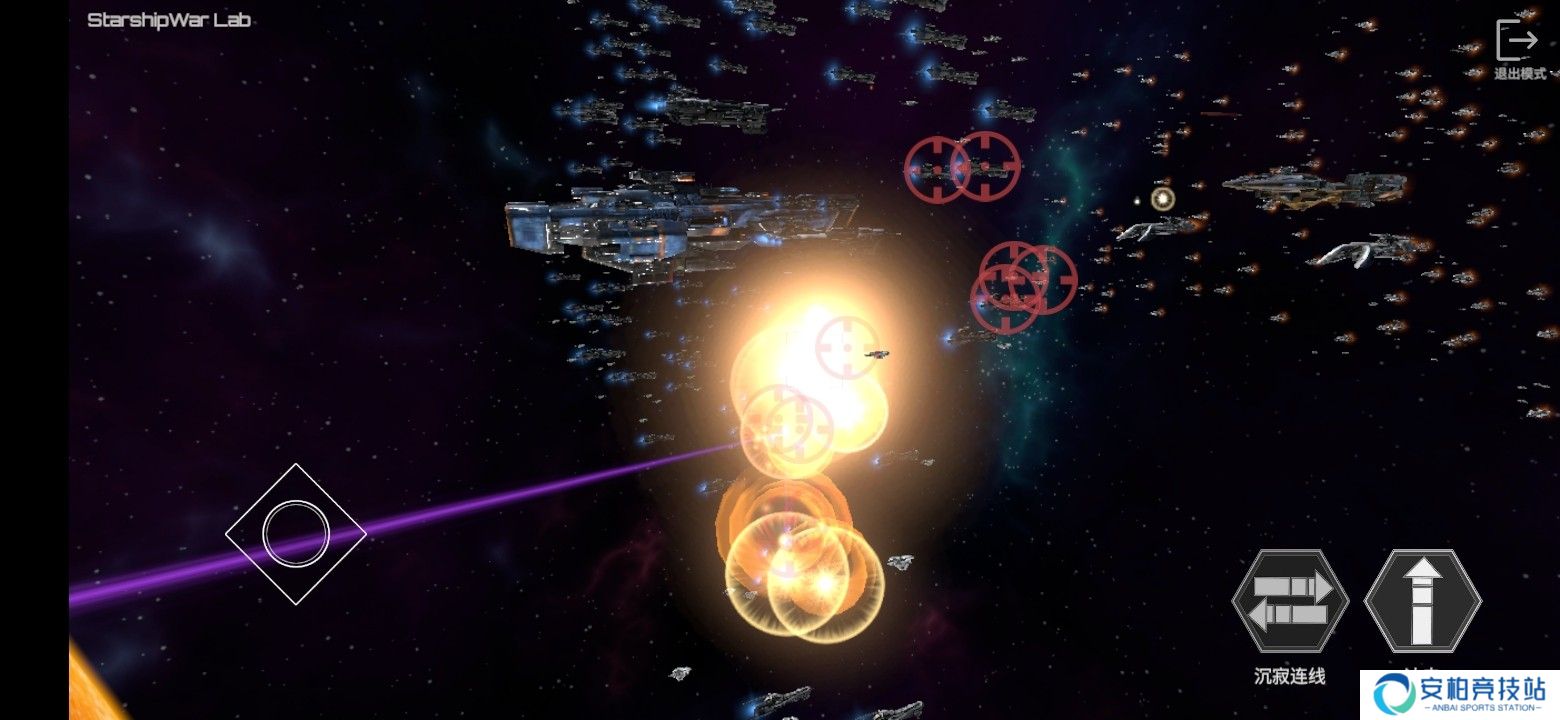
Task: Activate the 沉寂连线 double-arrow hexagon ability
Action: pyautogui.click(x=1290, y=602)
